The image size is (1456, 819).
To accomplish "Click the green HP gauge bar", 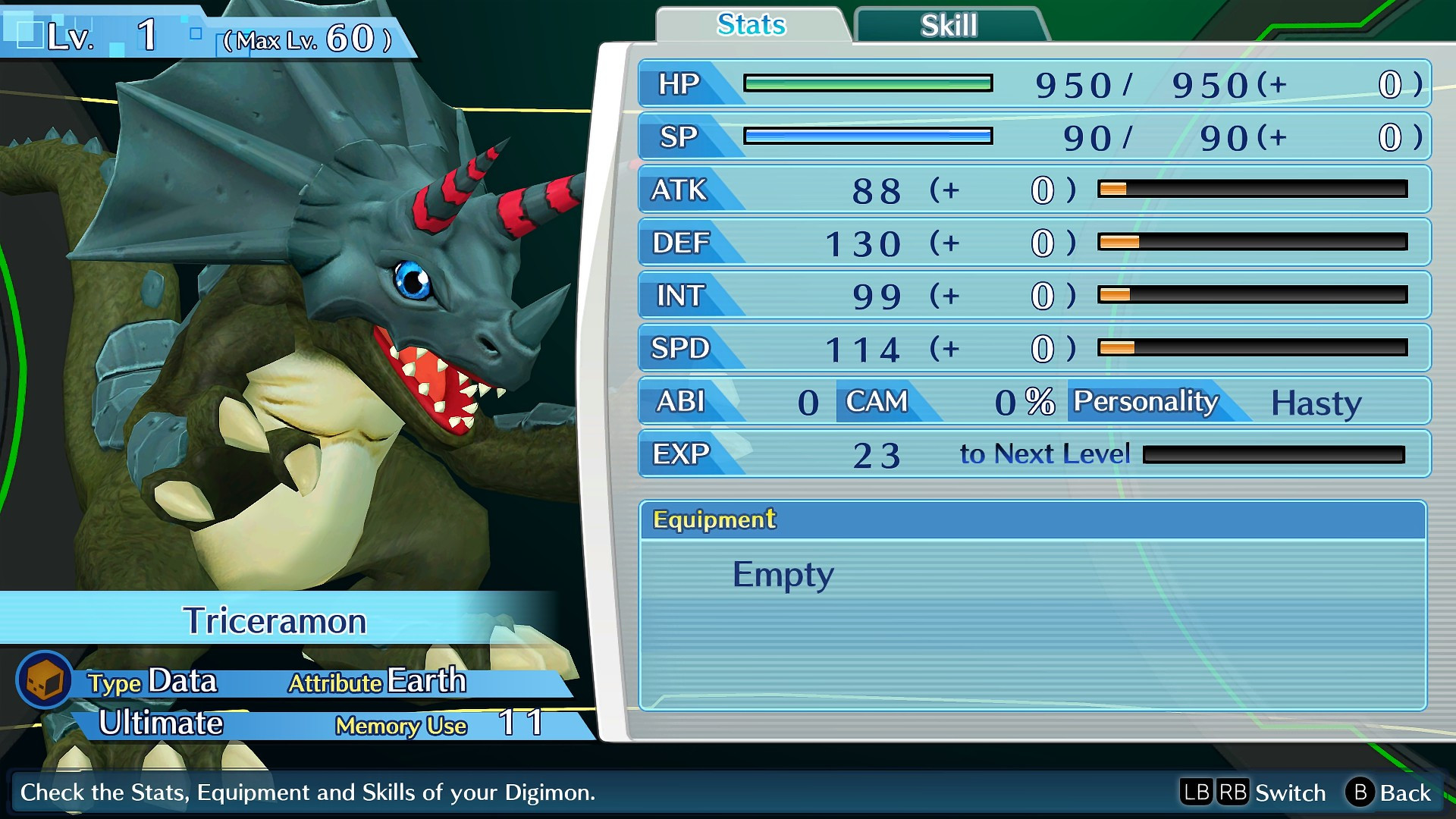I will 868,83.
